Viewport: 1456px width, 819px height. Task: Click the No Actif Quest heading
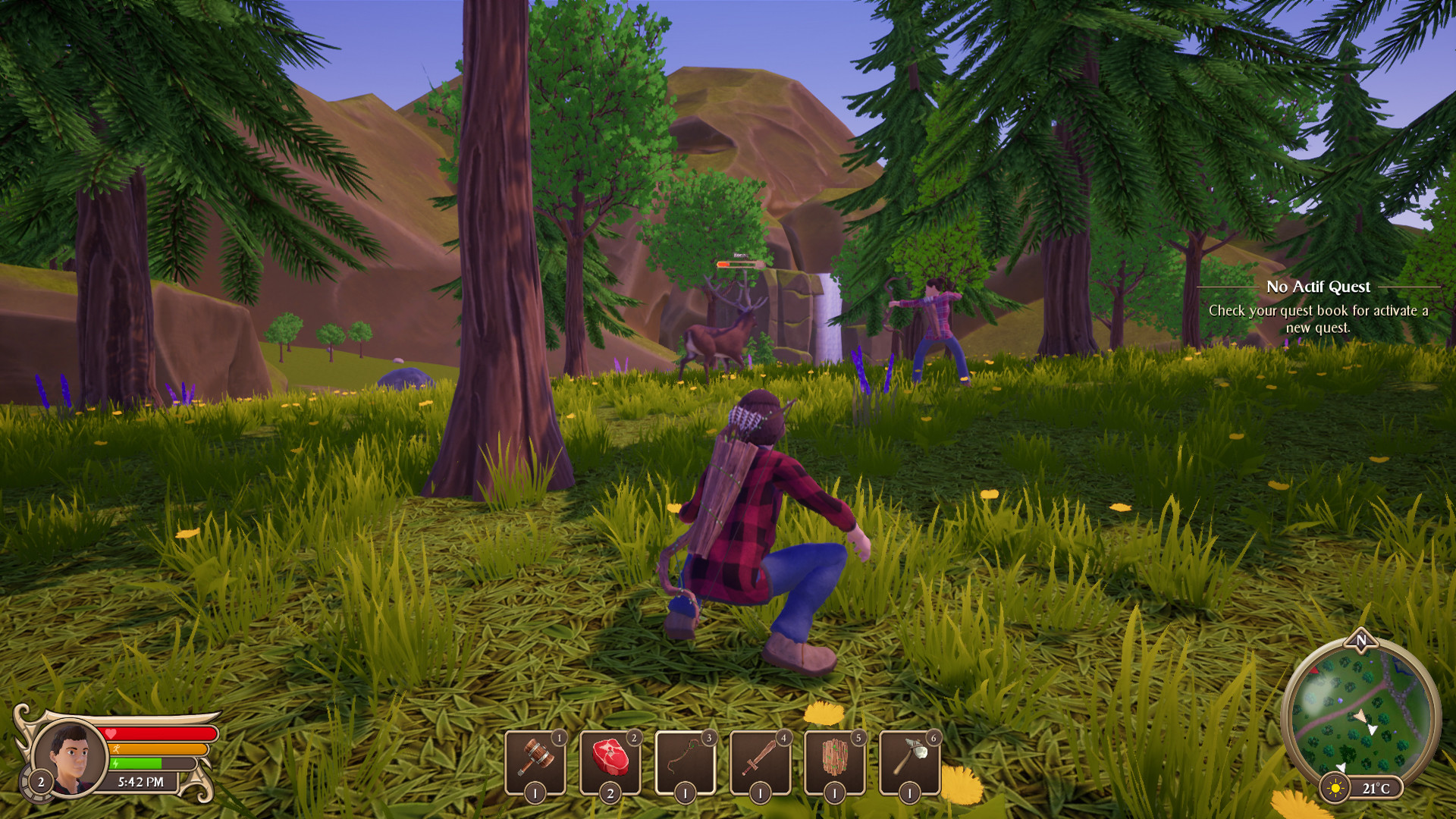(1318, 287)
